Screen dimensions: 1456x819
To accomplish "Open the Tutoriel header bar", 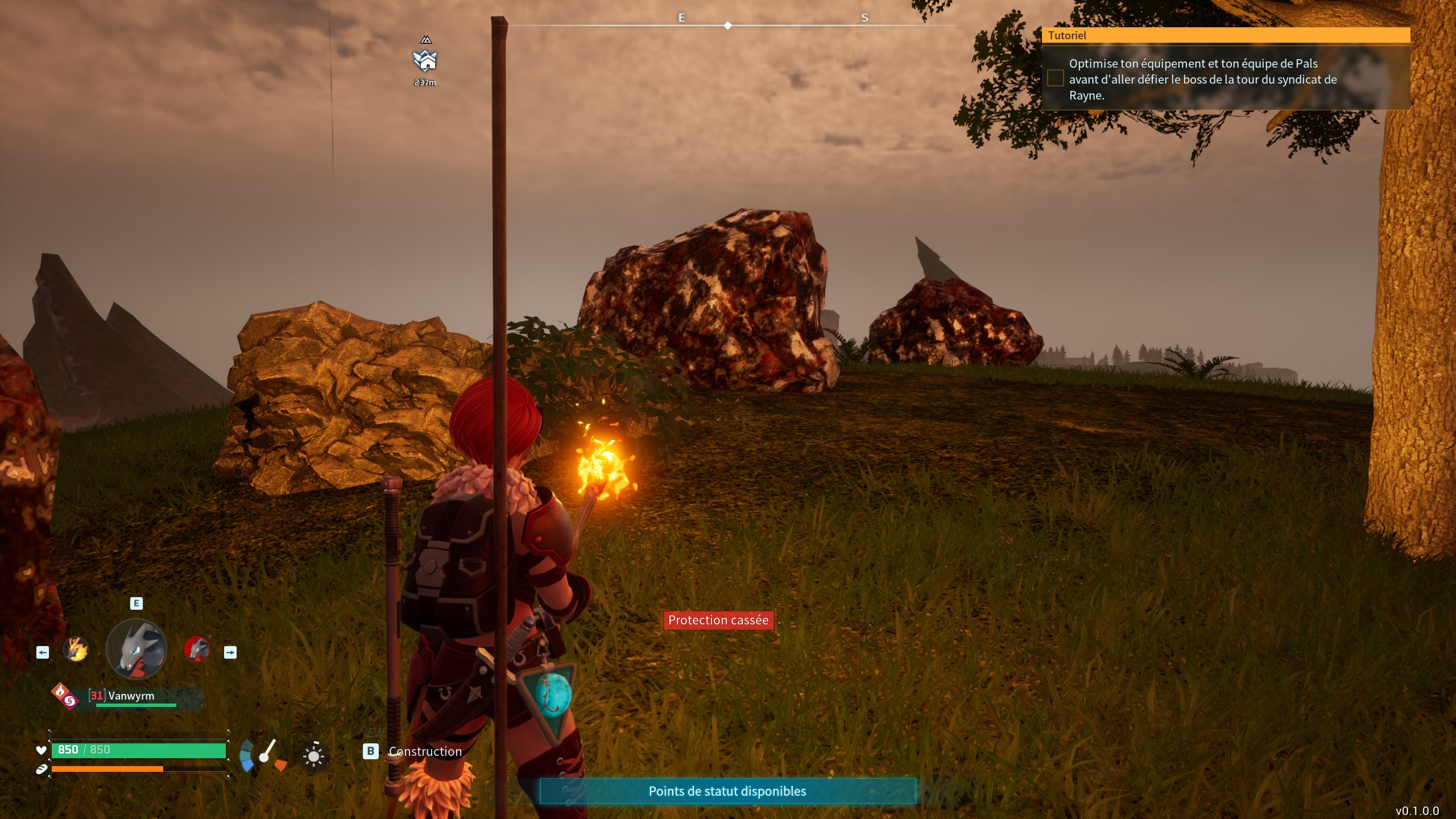I will click(1225, 35).
